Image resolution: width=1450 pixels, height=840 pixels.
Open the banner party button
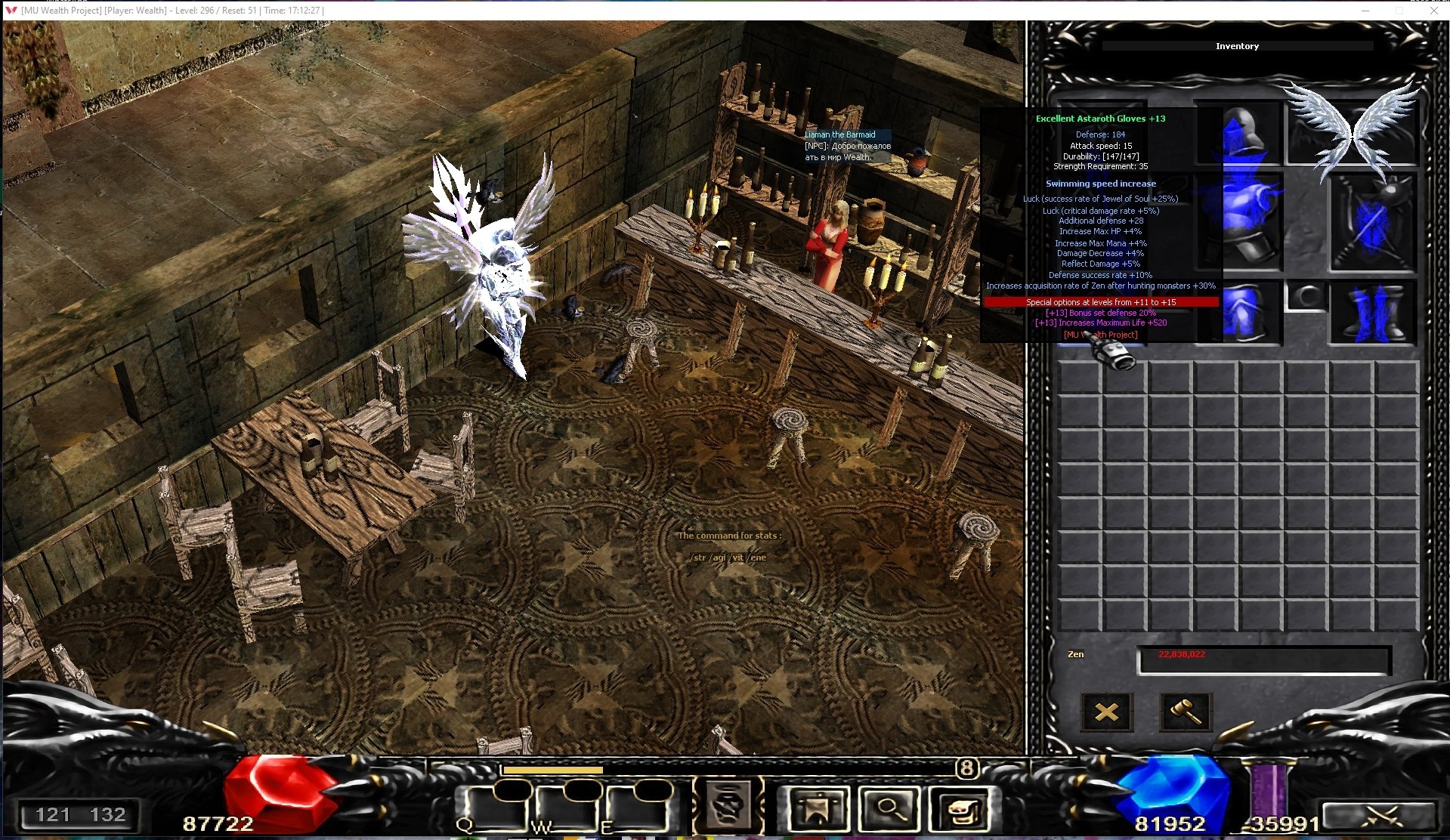coord(816,809)
